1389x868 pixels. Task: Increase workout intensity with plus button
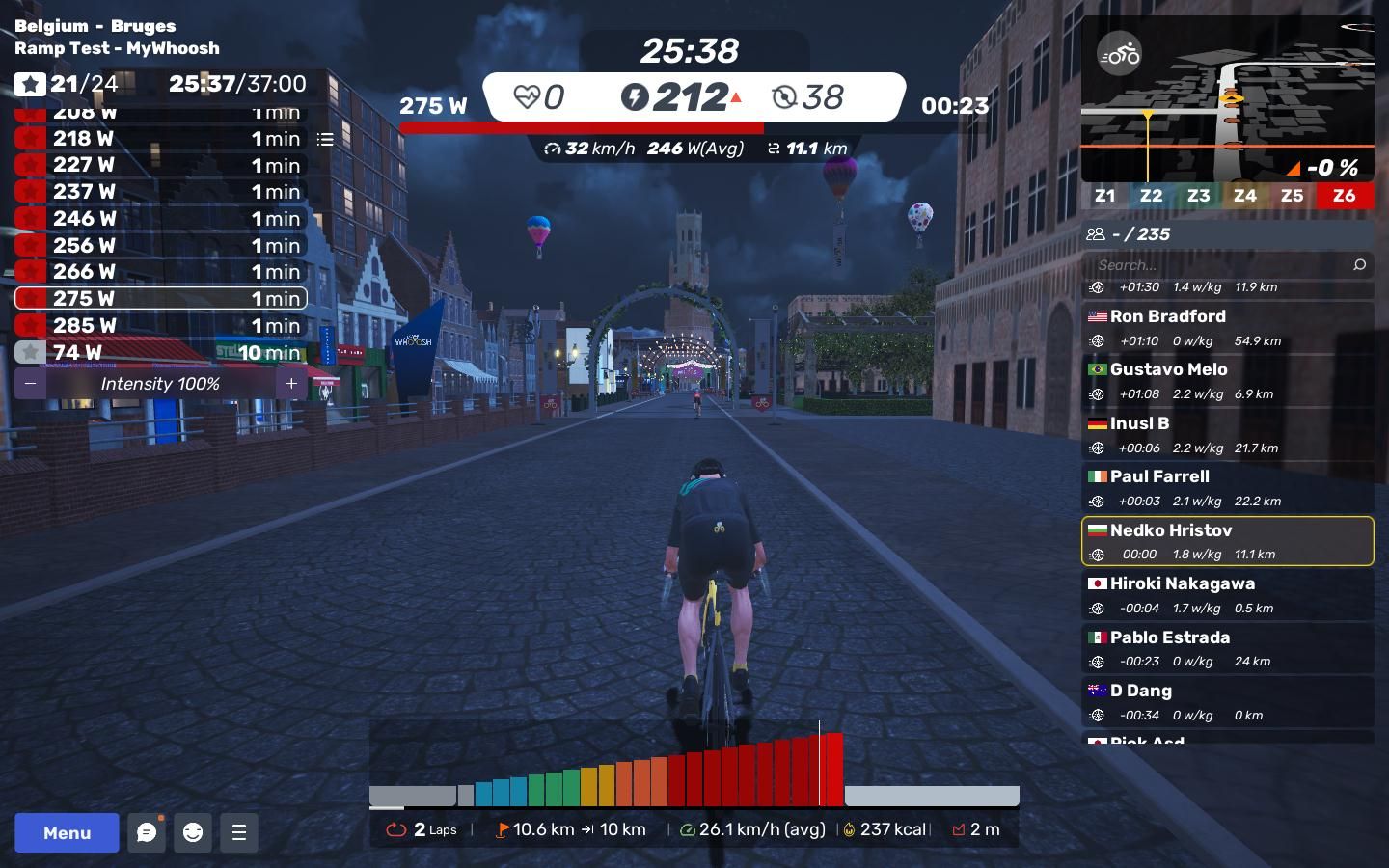tap(291, 384)
